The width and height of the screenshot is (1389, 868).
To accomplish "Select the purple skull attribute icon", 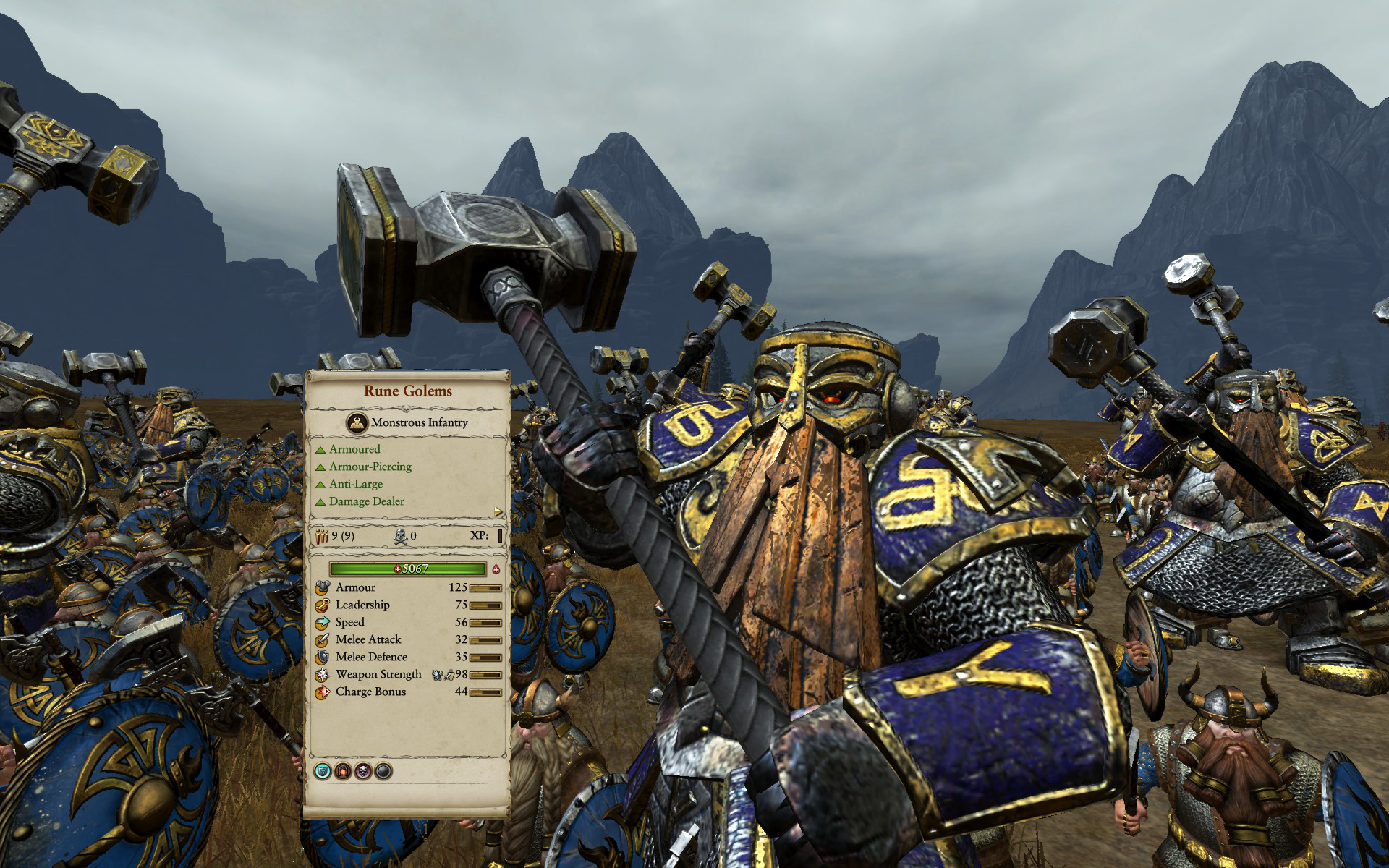I will [x=363, y=771].
